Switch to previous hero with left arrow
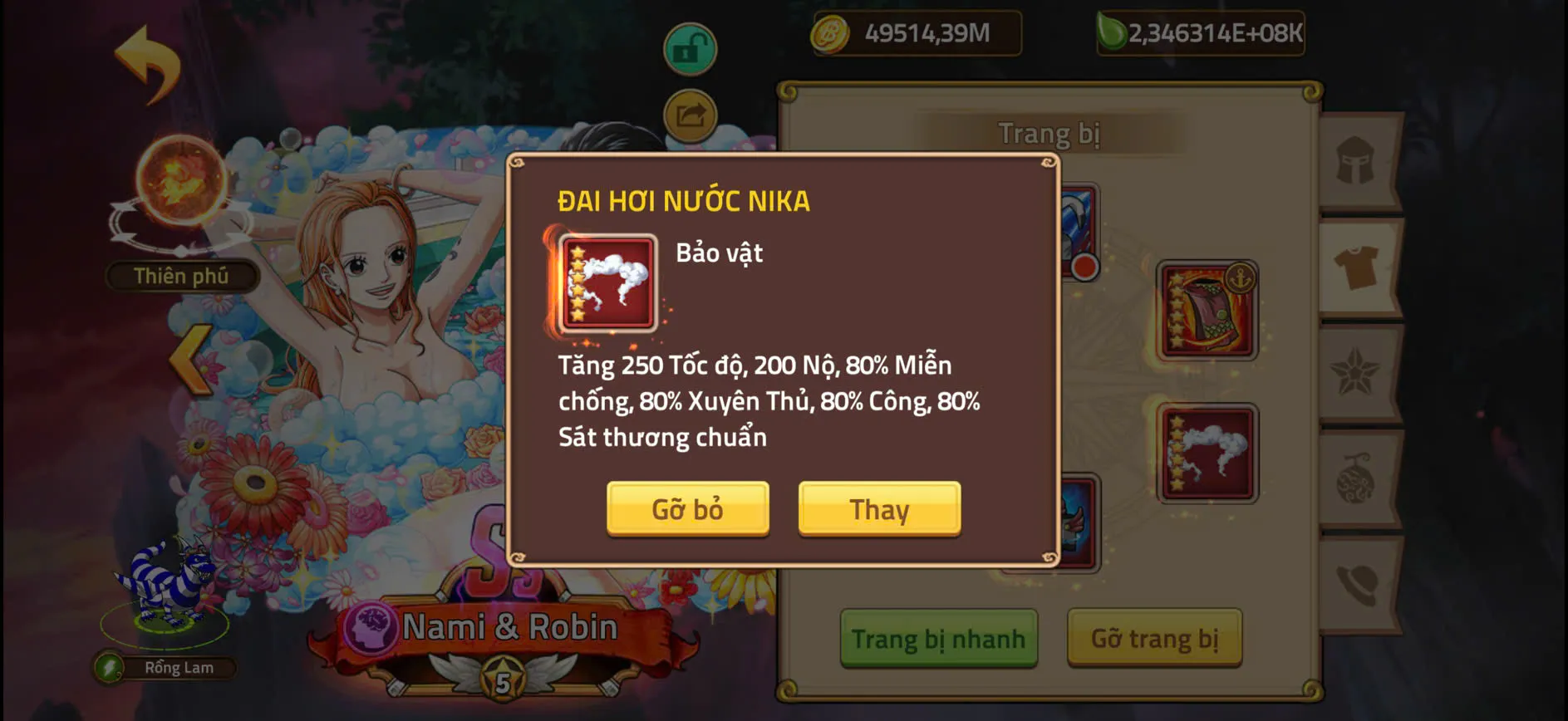Image resolution: width=1568 pixels, height=721 pixels. [x=191, y=359]
